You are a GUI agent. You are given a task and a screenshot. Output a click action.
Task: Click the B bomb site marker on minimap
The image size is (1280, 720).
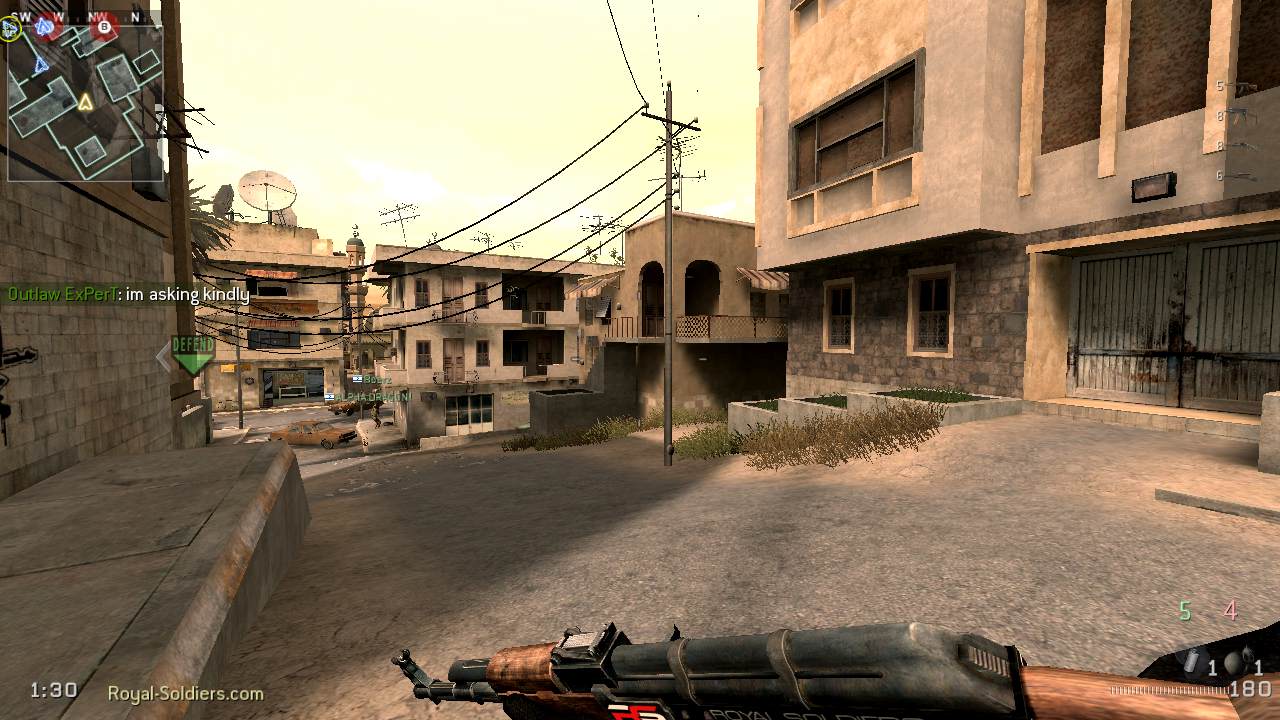(x=104, y=27)
